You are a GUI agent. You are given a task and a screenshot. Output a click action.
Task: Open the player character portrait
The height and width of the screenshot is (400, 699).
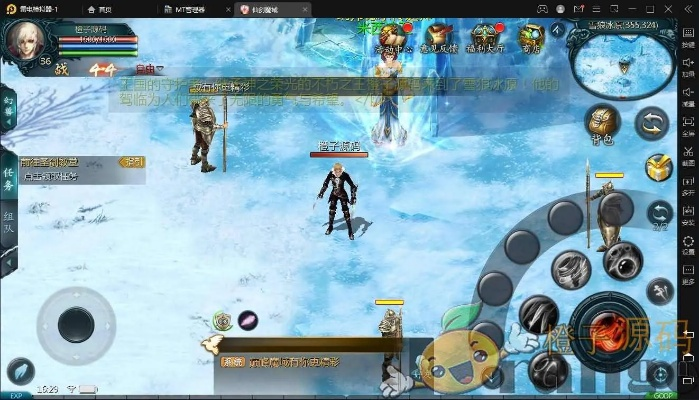(x=26, y=40)
